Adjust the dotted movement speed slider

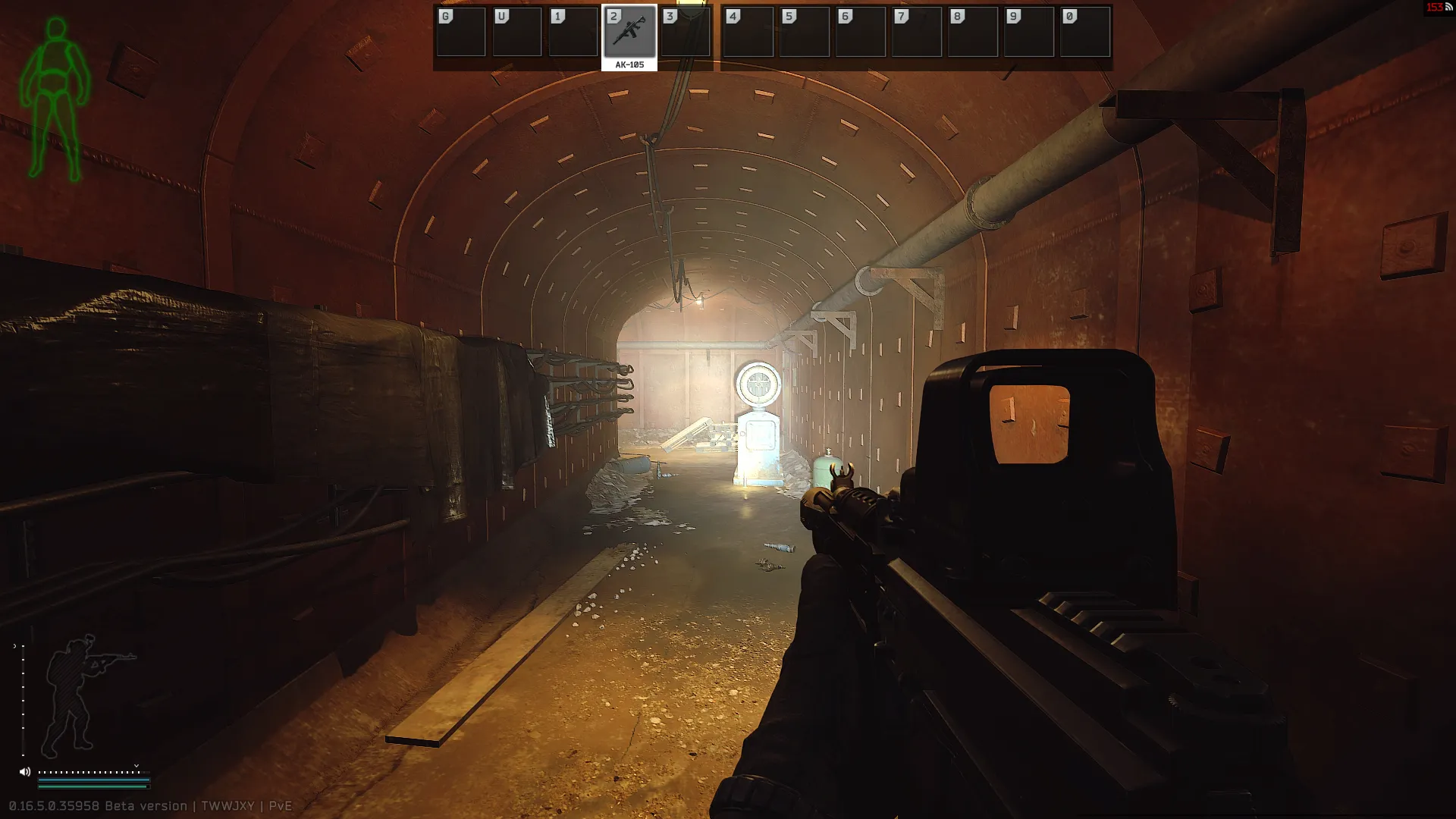[x=89, y=772]
